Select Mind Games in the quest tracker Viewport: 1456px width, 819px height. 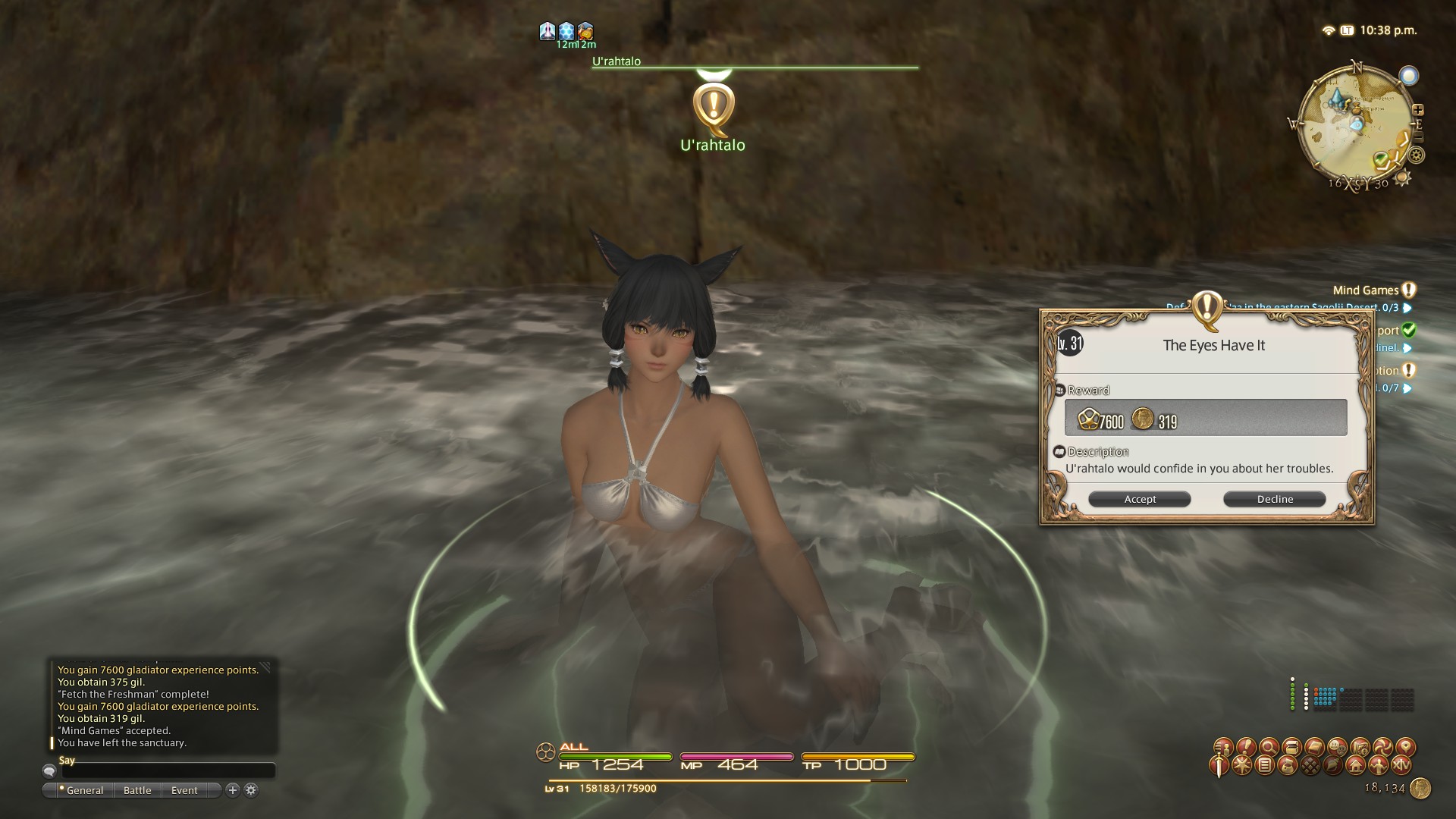pyautogui.click(x=1366, y=290)
